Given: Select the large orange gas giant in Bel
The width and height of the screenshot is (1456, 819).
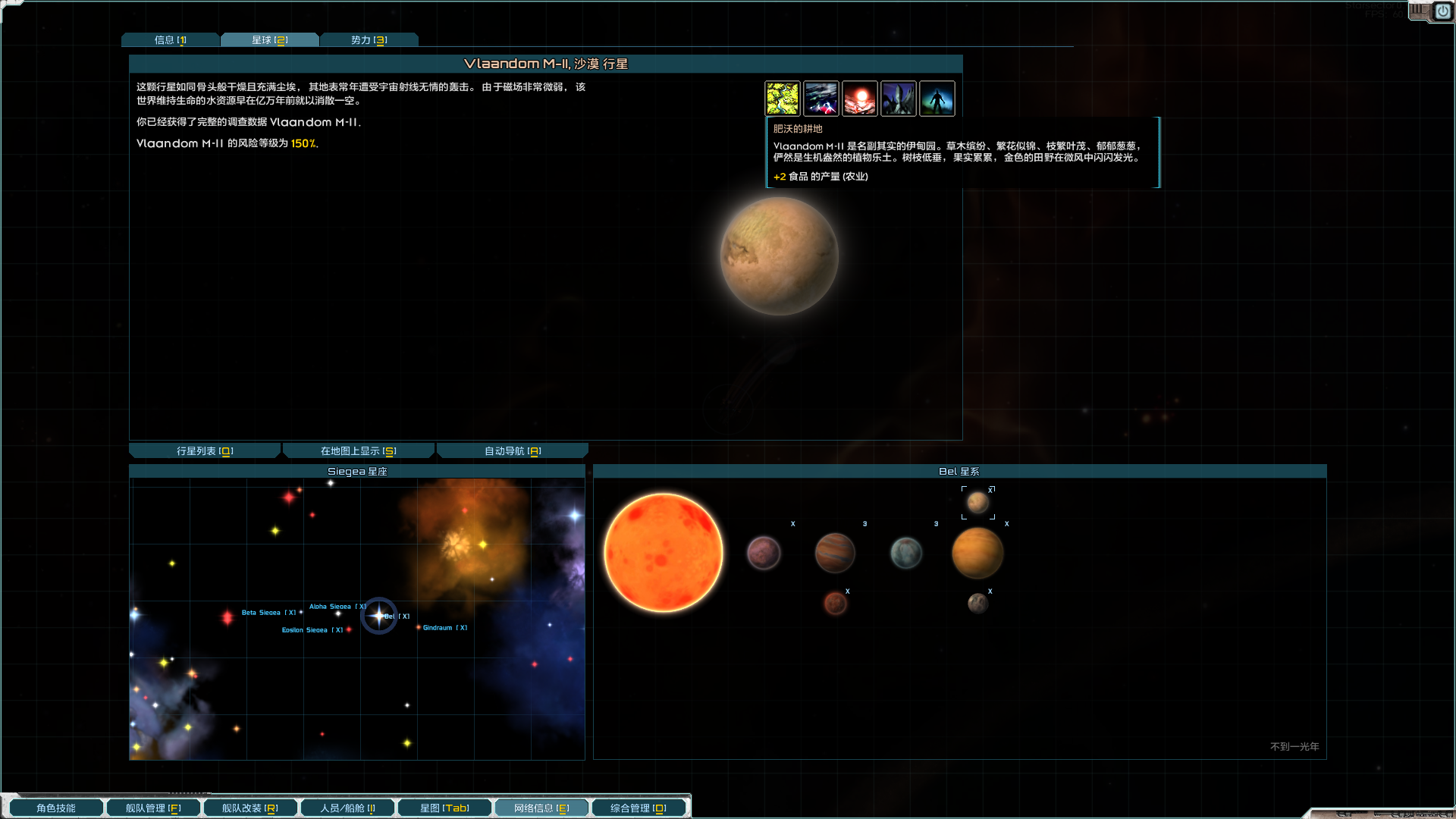Looking at the screenshot, I should [x=977, y=553].
